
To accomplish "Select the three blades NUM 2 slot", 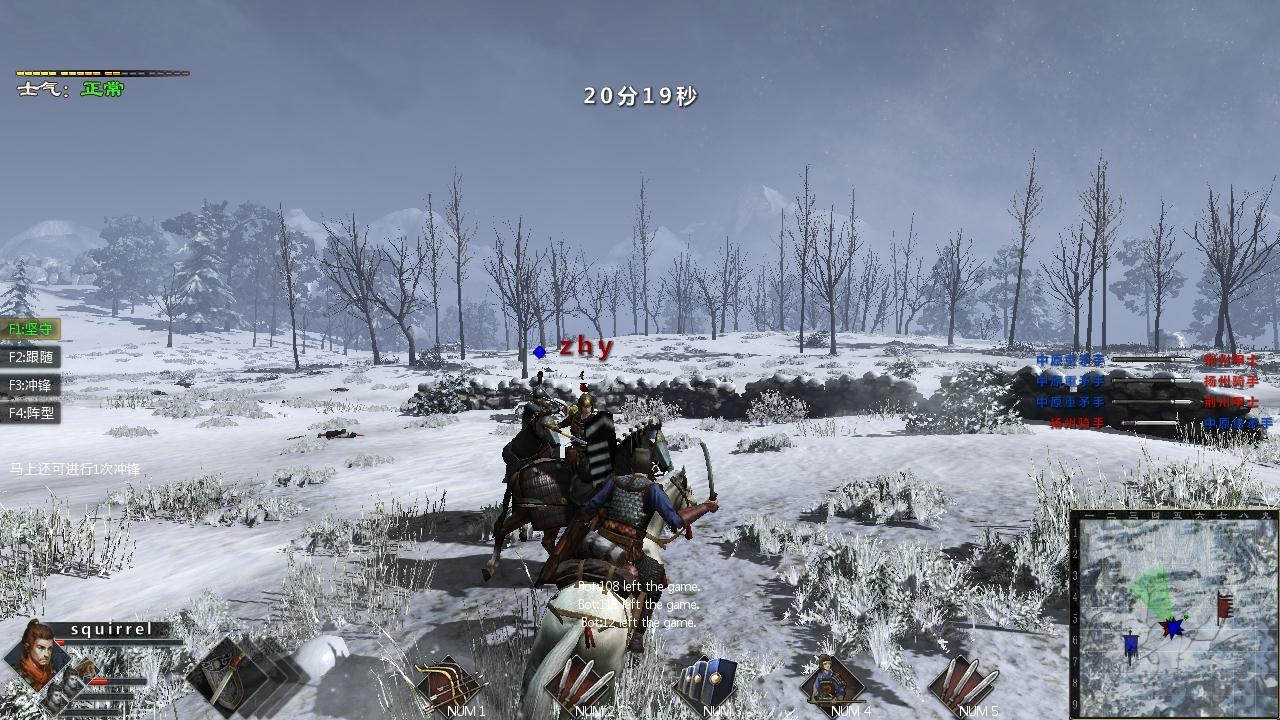I will coord(580,684).
